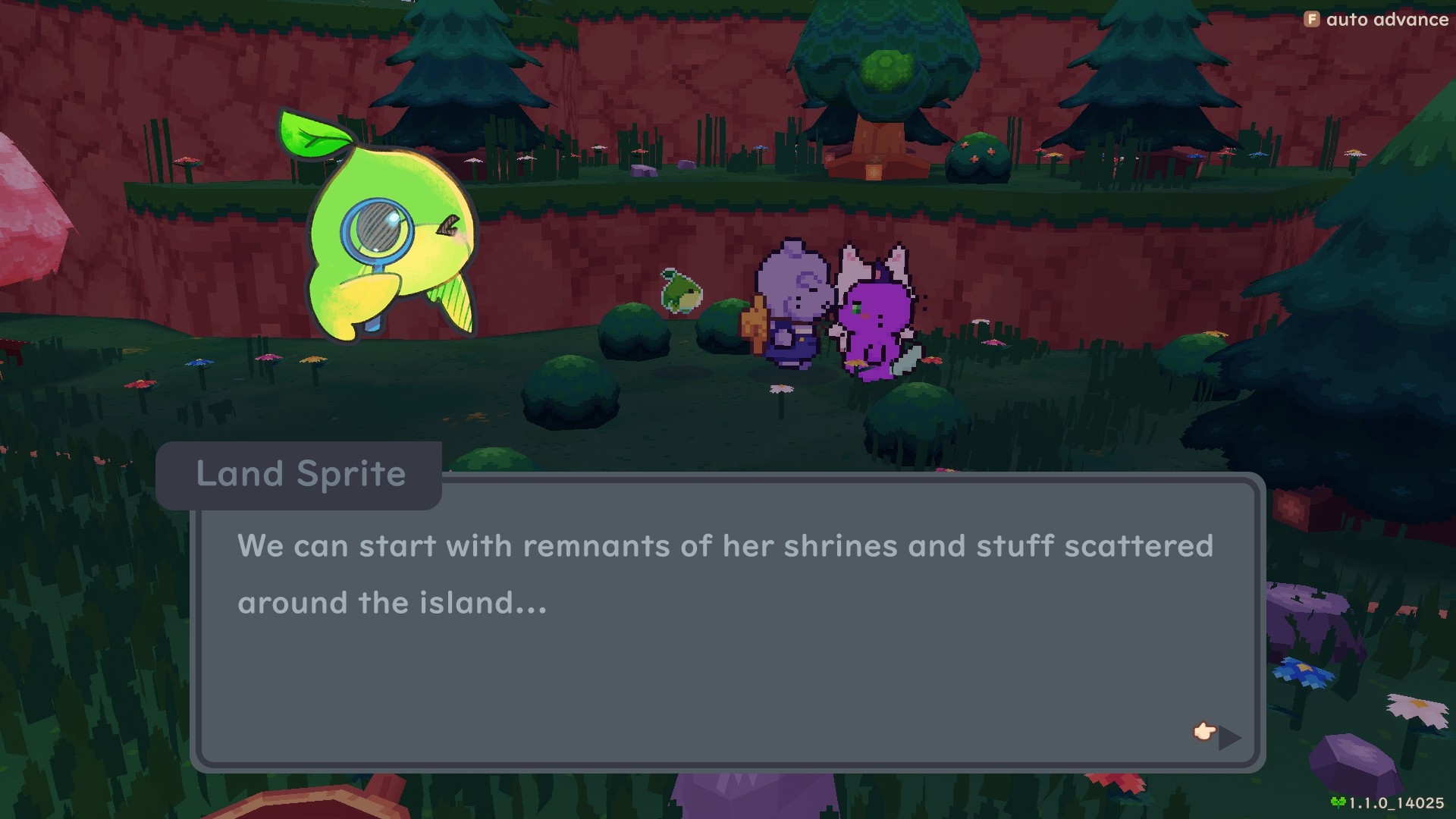
Task: Toggle the auto advance option
Action: tap(1376, 20)
